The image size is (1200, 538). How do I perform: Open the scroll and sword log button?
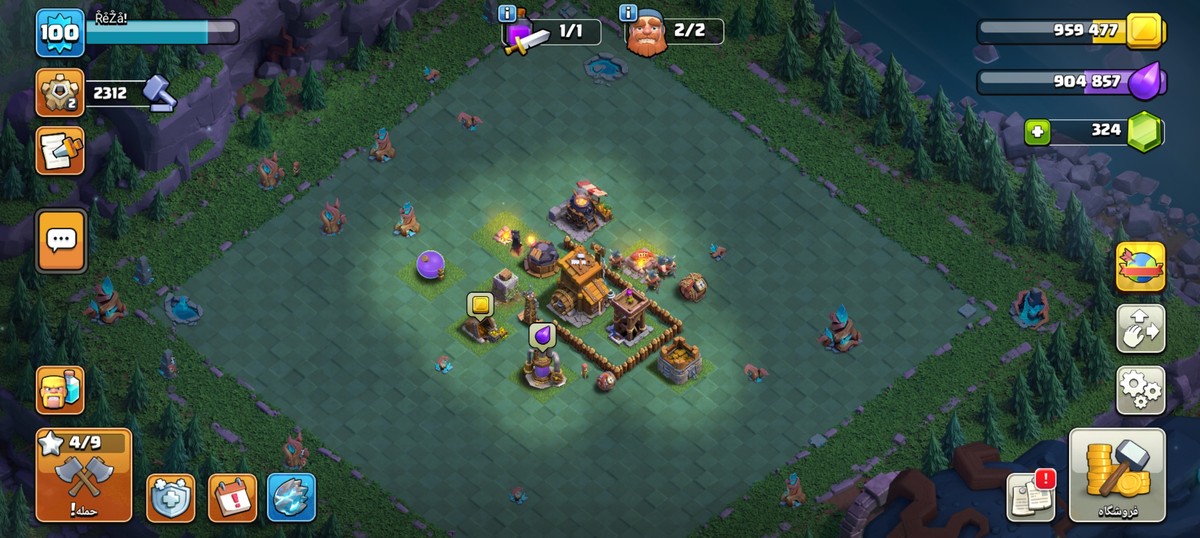tap(60, 151)
